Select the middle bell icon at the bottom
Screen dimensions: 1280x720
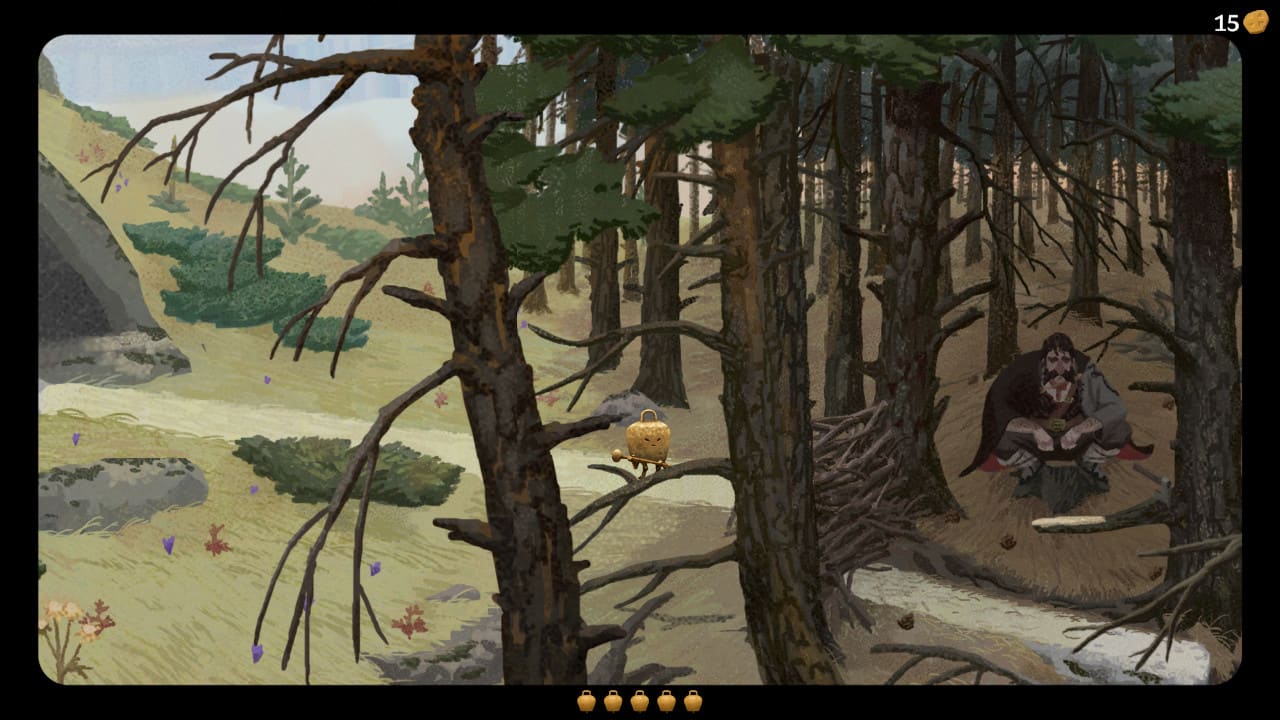(x=639, y=701)
